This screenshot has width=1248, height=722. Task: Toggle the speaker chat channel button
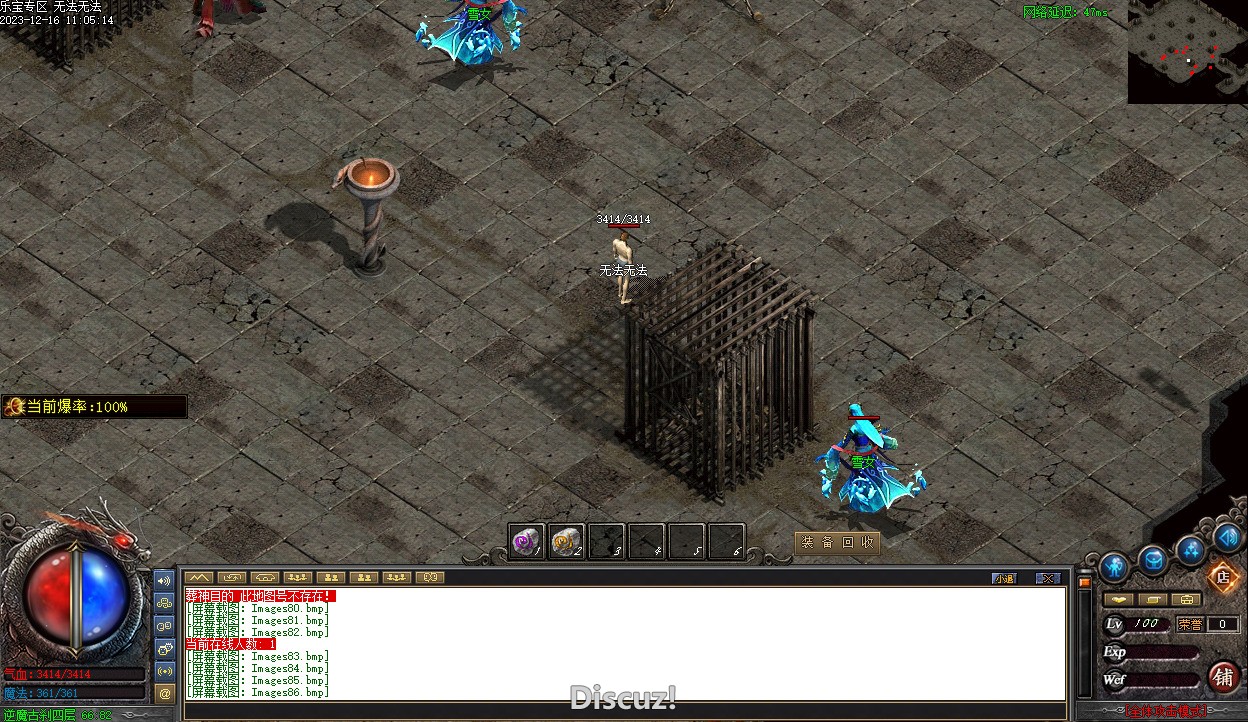(165, 580)
